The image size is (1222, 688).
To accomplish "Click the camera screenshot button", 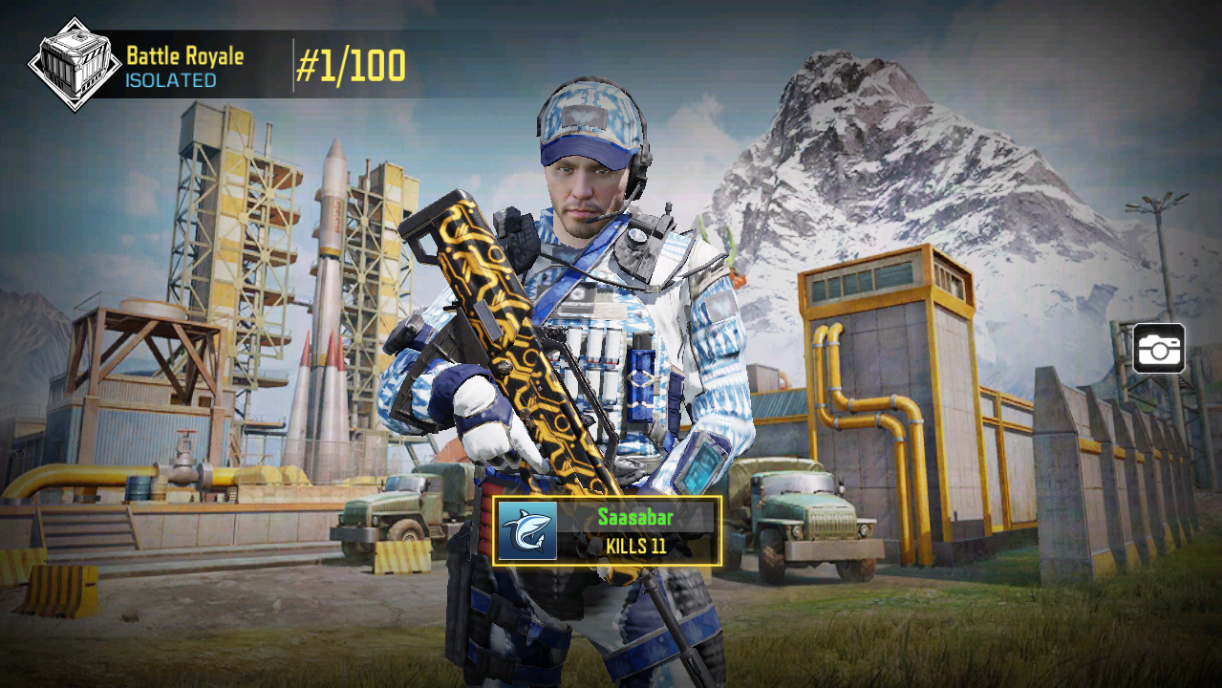I will tap(1159, 349).
